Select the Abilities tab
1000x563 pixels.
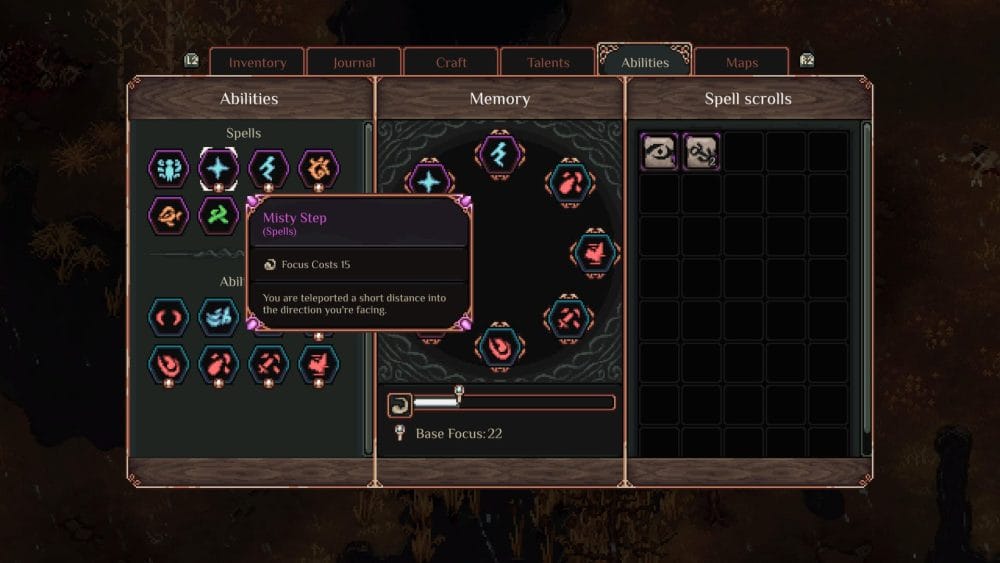click(x=645, y=62)
